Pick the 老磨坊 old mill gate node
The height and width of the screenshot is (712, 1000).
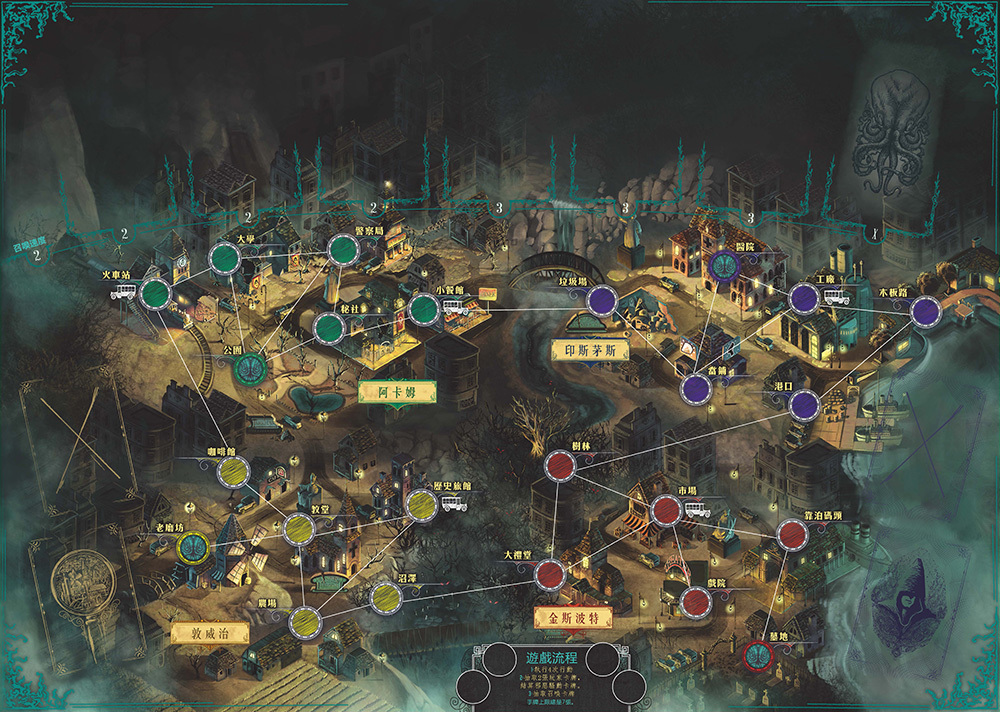point(192,546)
